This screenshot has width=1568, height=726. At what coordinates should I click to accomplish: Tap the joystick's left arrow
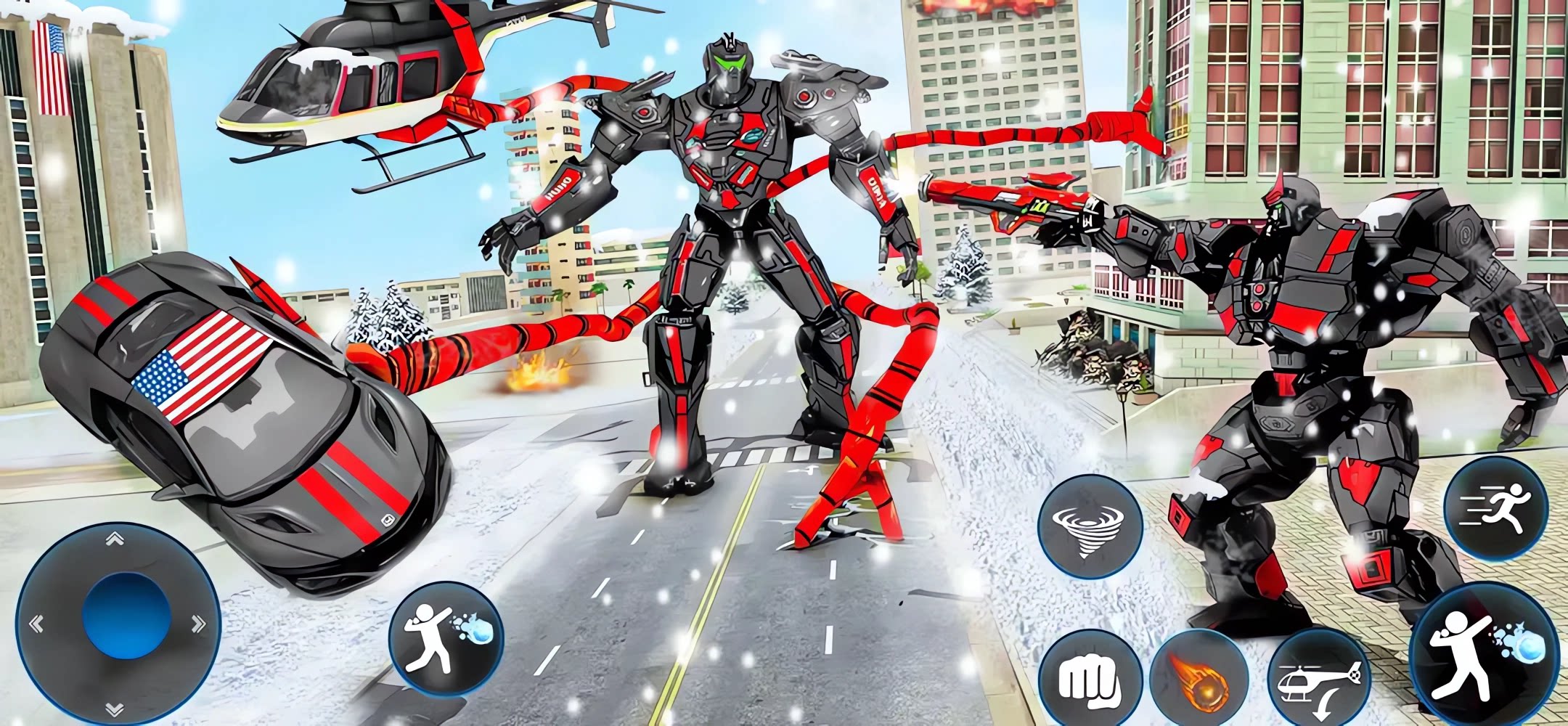[36, 623]
